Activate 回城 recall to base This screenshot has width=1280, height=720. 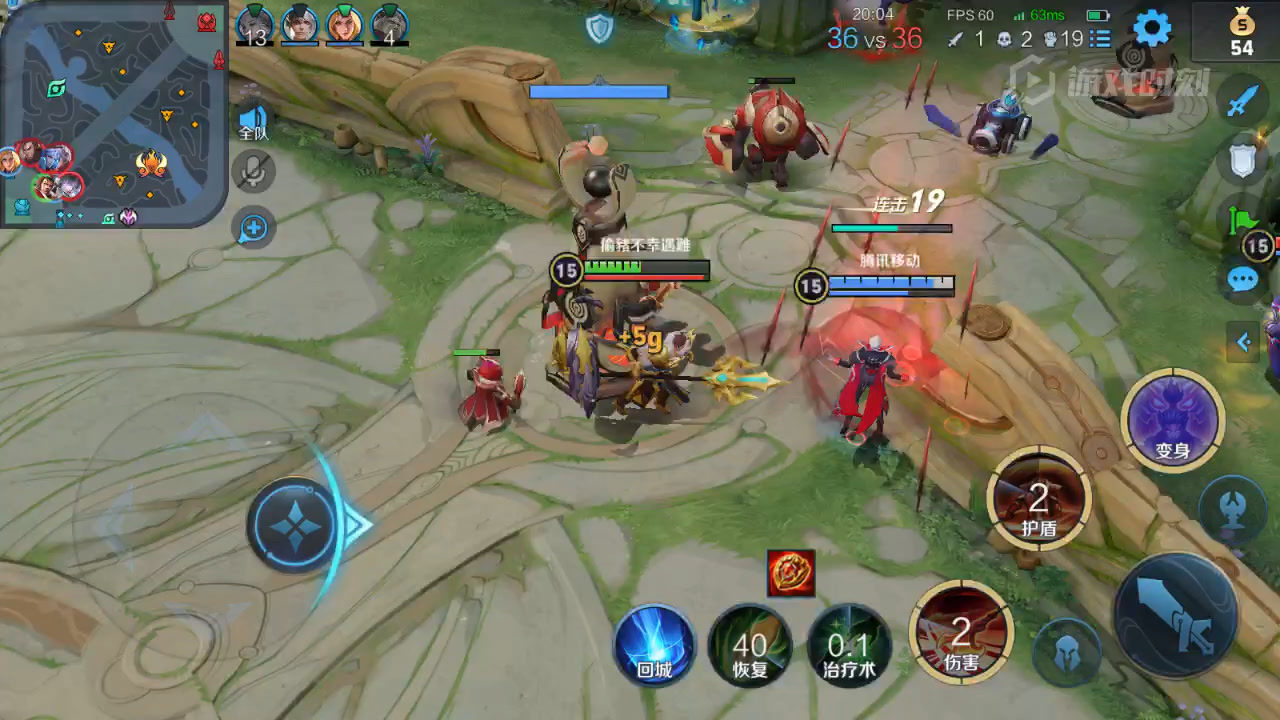pyautogui.click(x=654, y=645)
